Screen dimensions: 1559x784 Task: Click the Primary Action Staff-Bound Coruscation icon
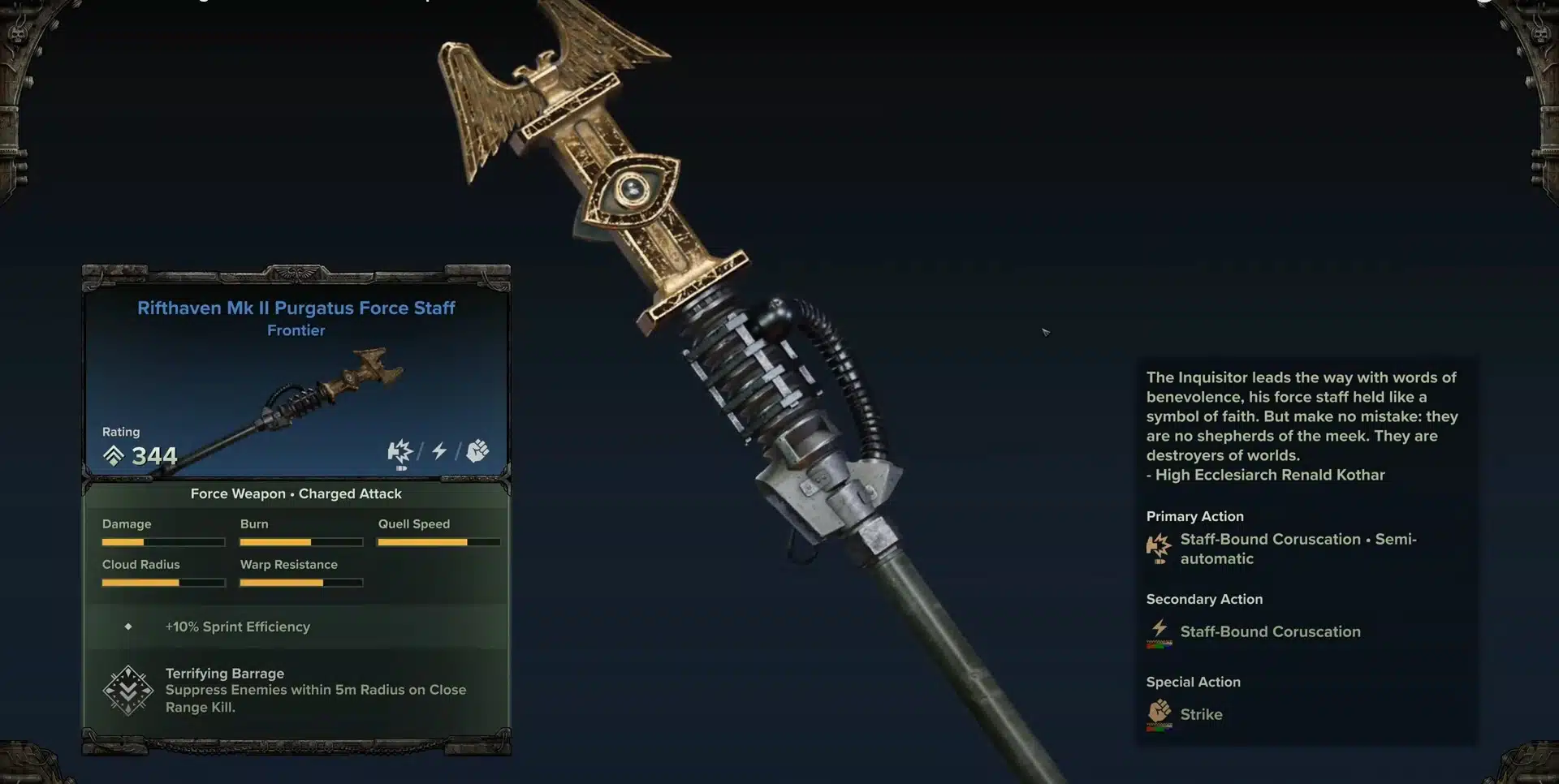coord(1159,548)
